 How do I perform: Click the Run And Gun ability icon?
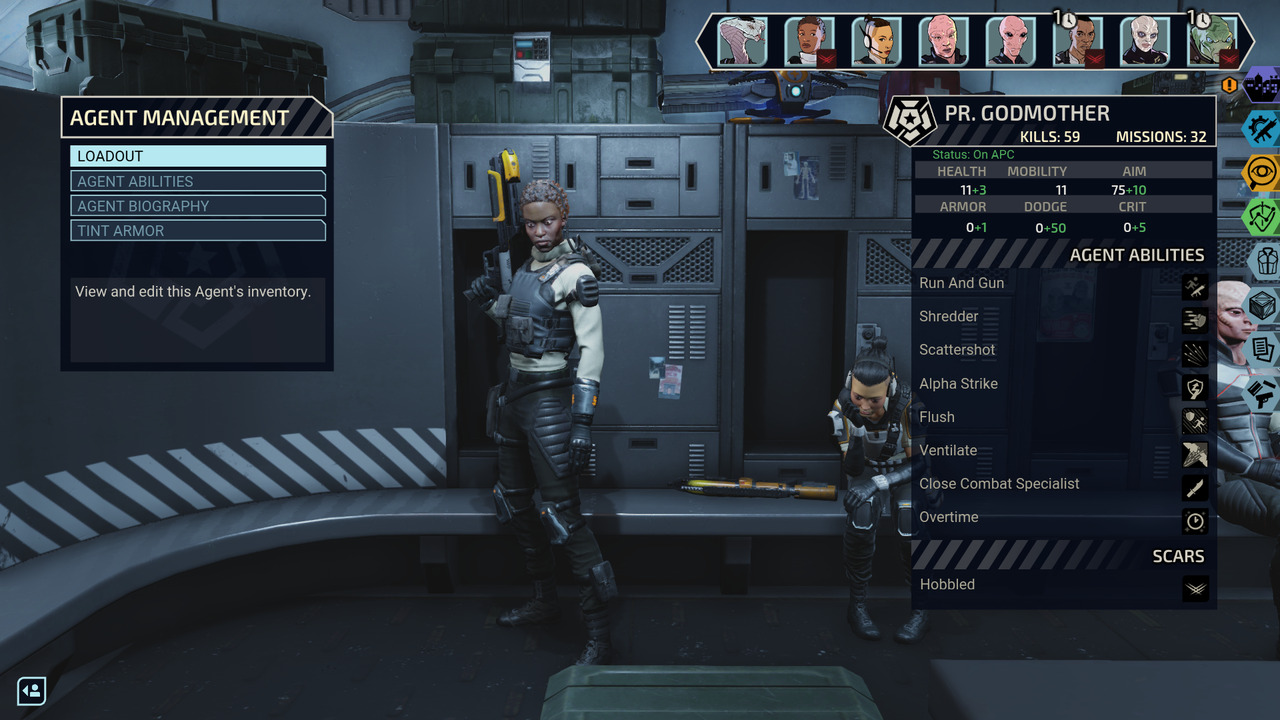[x=1195, y=289]
